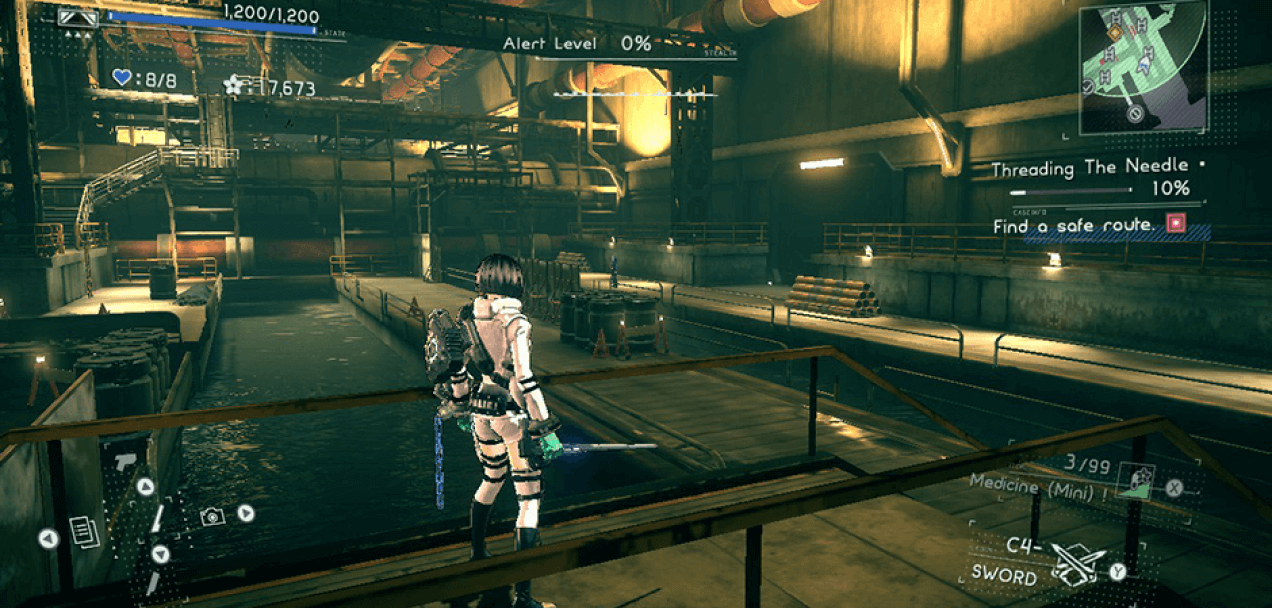
Task: Open the documents notebook icon
Action: tap(85, 532)
